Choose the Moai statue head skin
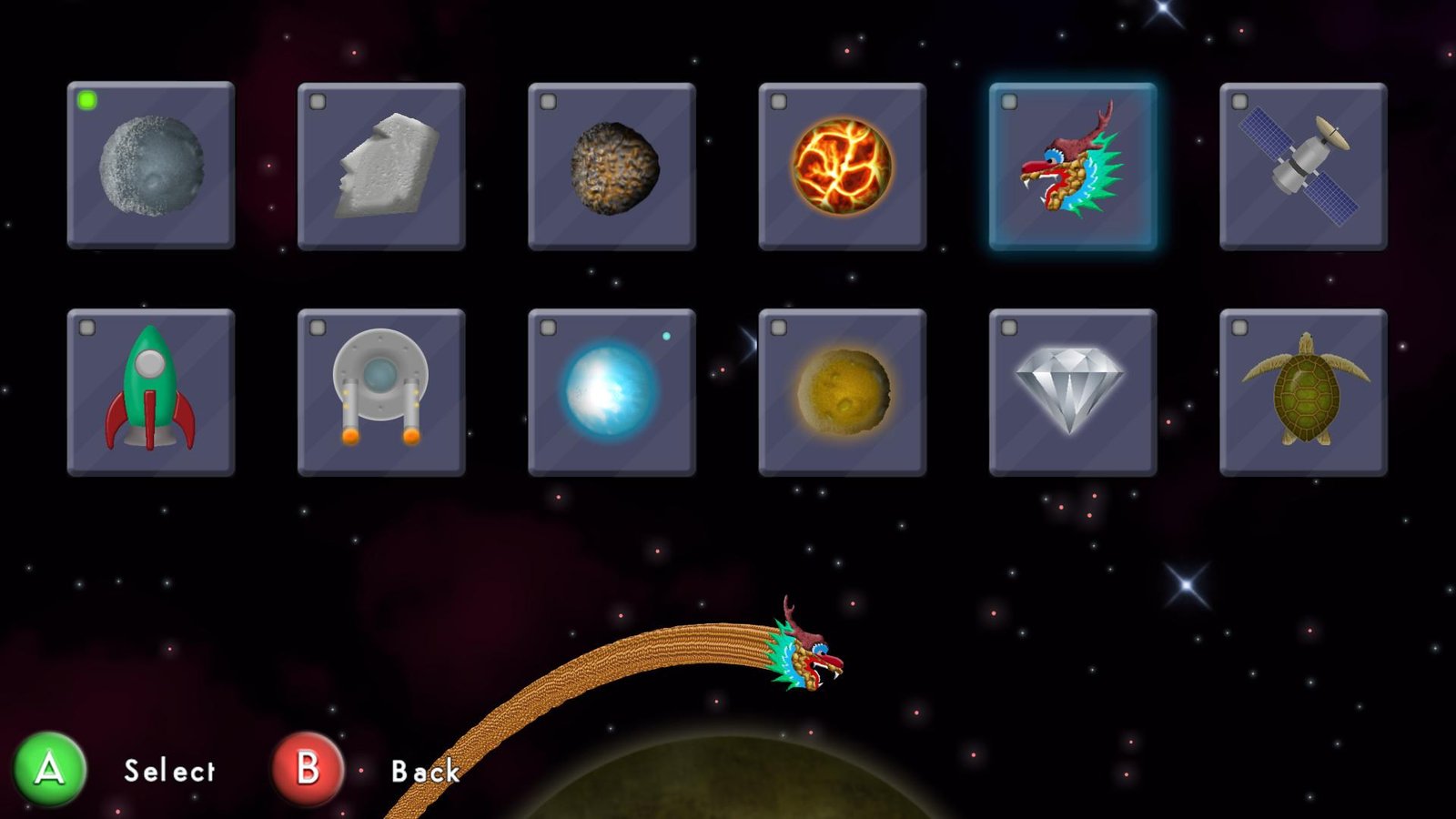Image resolution: width=1456 pixels, height=819 pixels. click(383, 167)
